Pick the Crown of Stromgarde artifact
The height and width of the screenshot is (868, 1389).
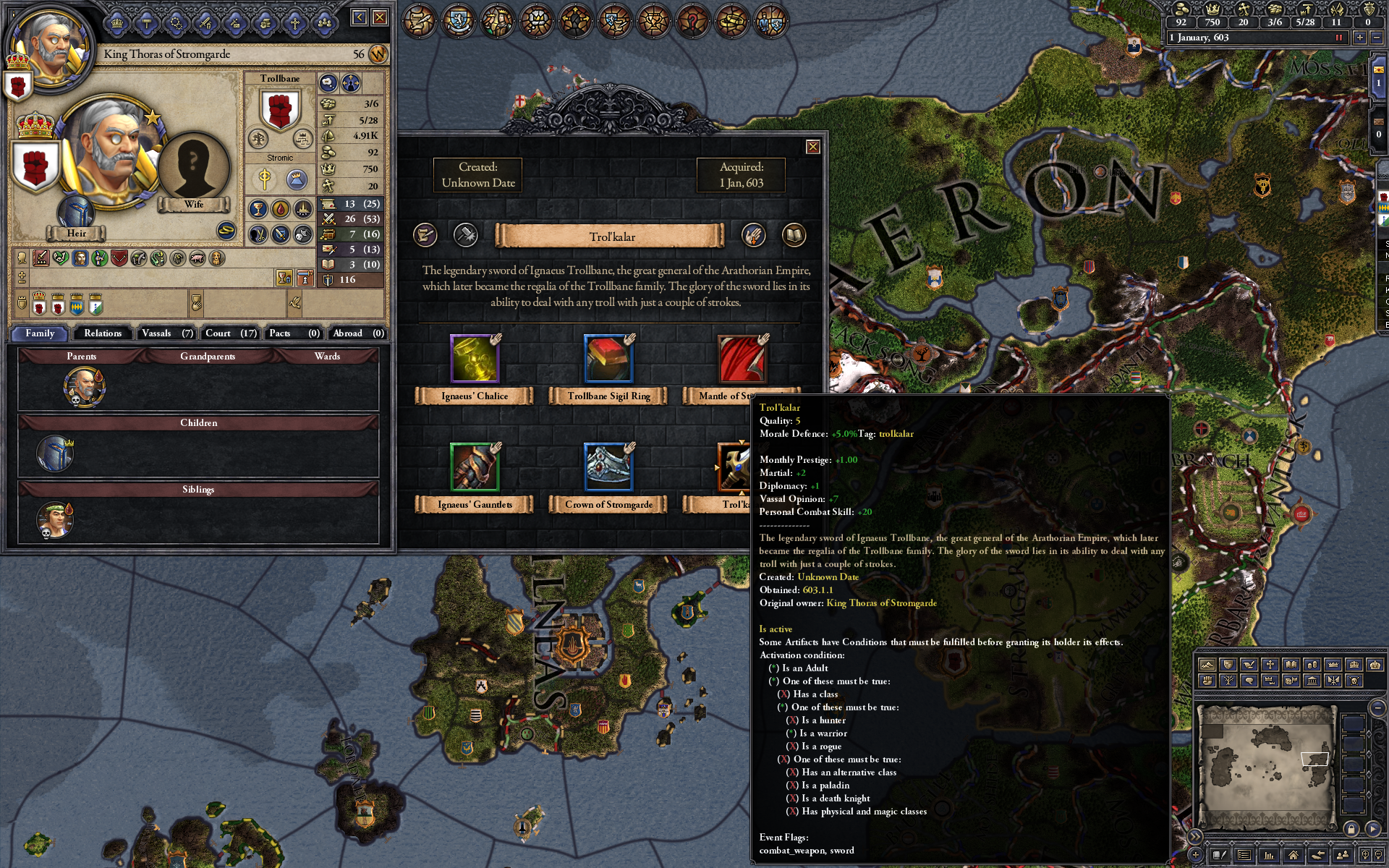tap(608, 467)
